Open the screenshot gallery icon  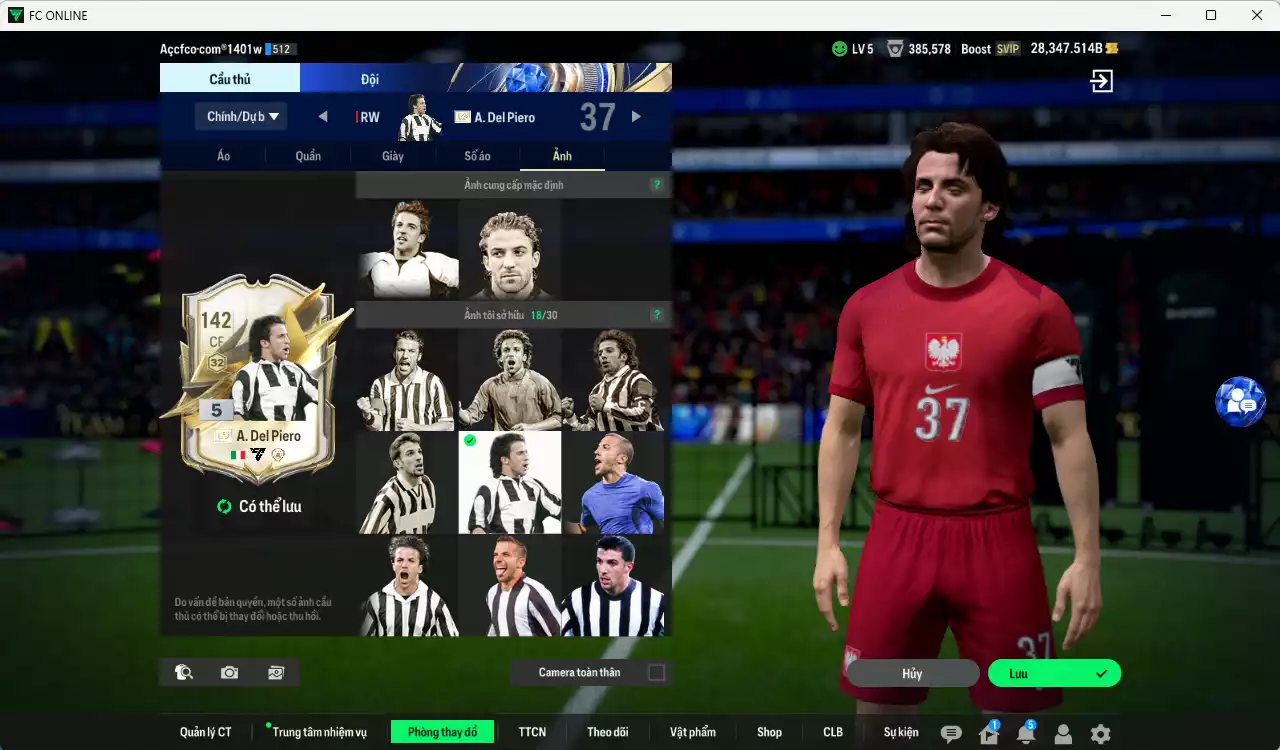[275, 672]
